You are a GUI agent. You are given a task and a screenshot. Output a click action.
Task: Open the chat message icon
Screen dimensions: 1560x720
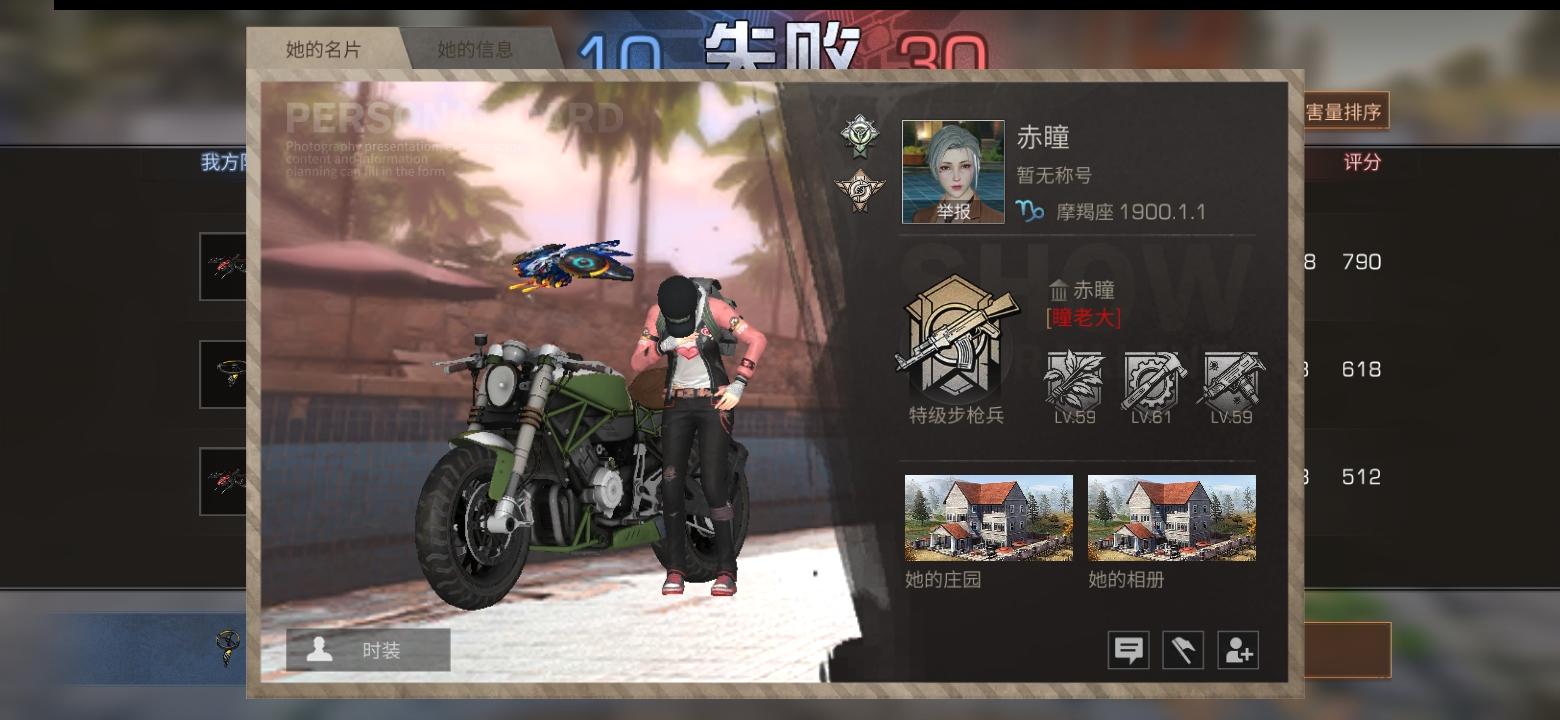1129,649
